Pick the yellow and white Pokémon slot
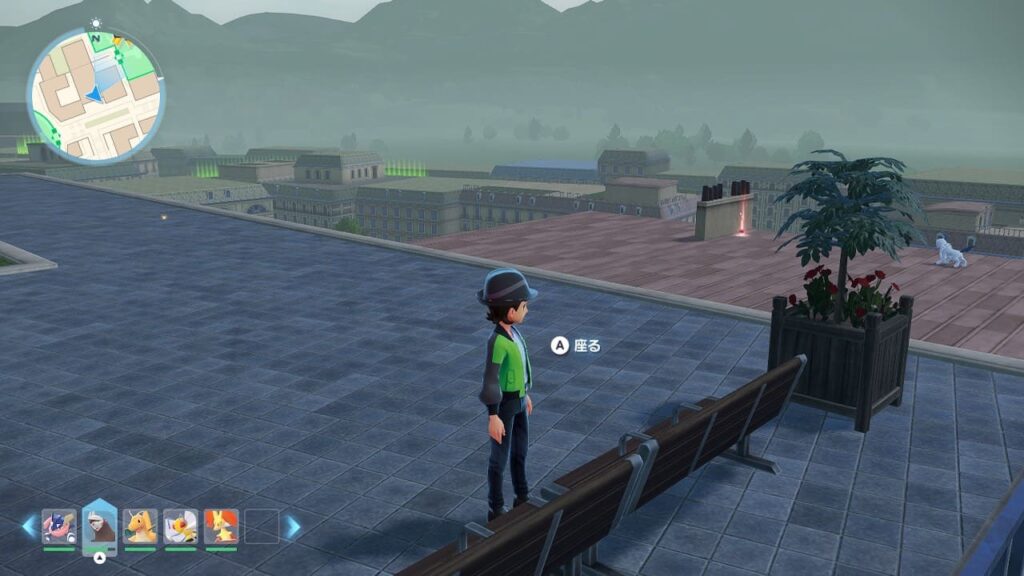The width and height of the screenshot is (1024, 576). coord(180,526)
